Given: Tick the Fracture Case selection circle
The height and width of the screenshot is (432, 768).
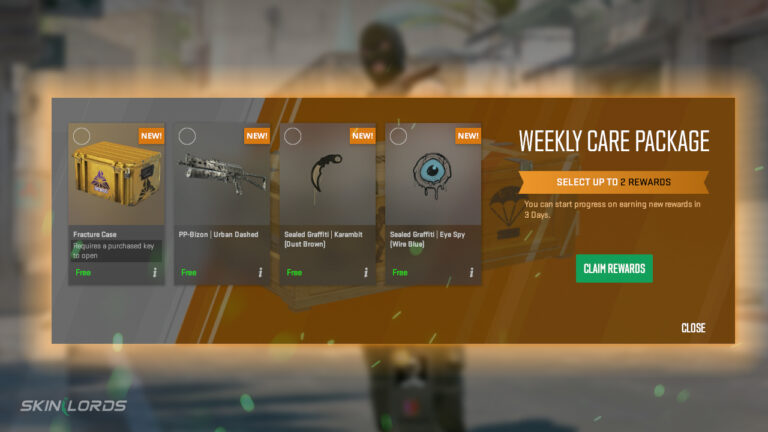Looking at the screenshot, I should click(82, 136).
